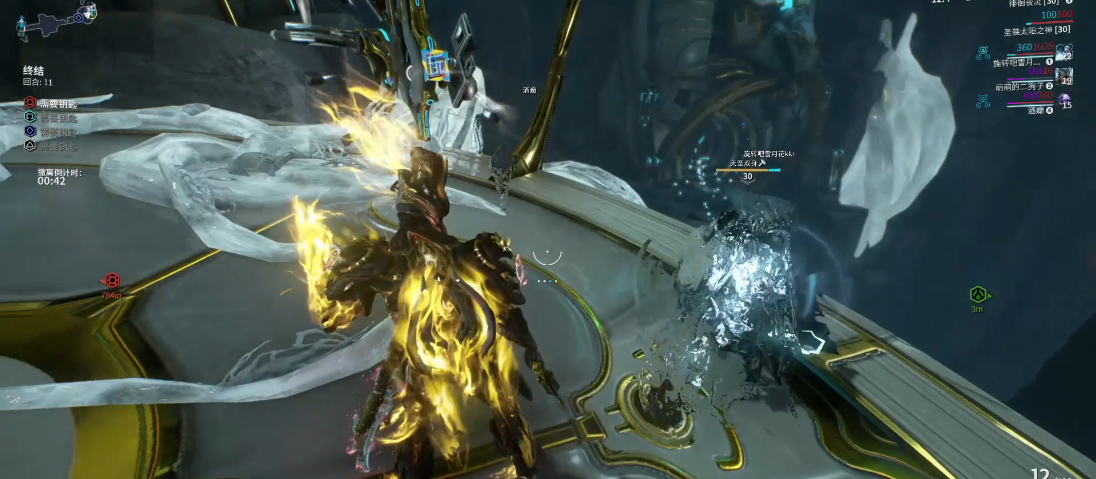The image size is (1096, 479).
Task: Select squad member 2's portrait numbered 19
Action: tap(1064, 75)
